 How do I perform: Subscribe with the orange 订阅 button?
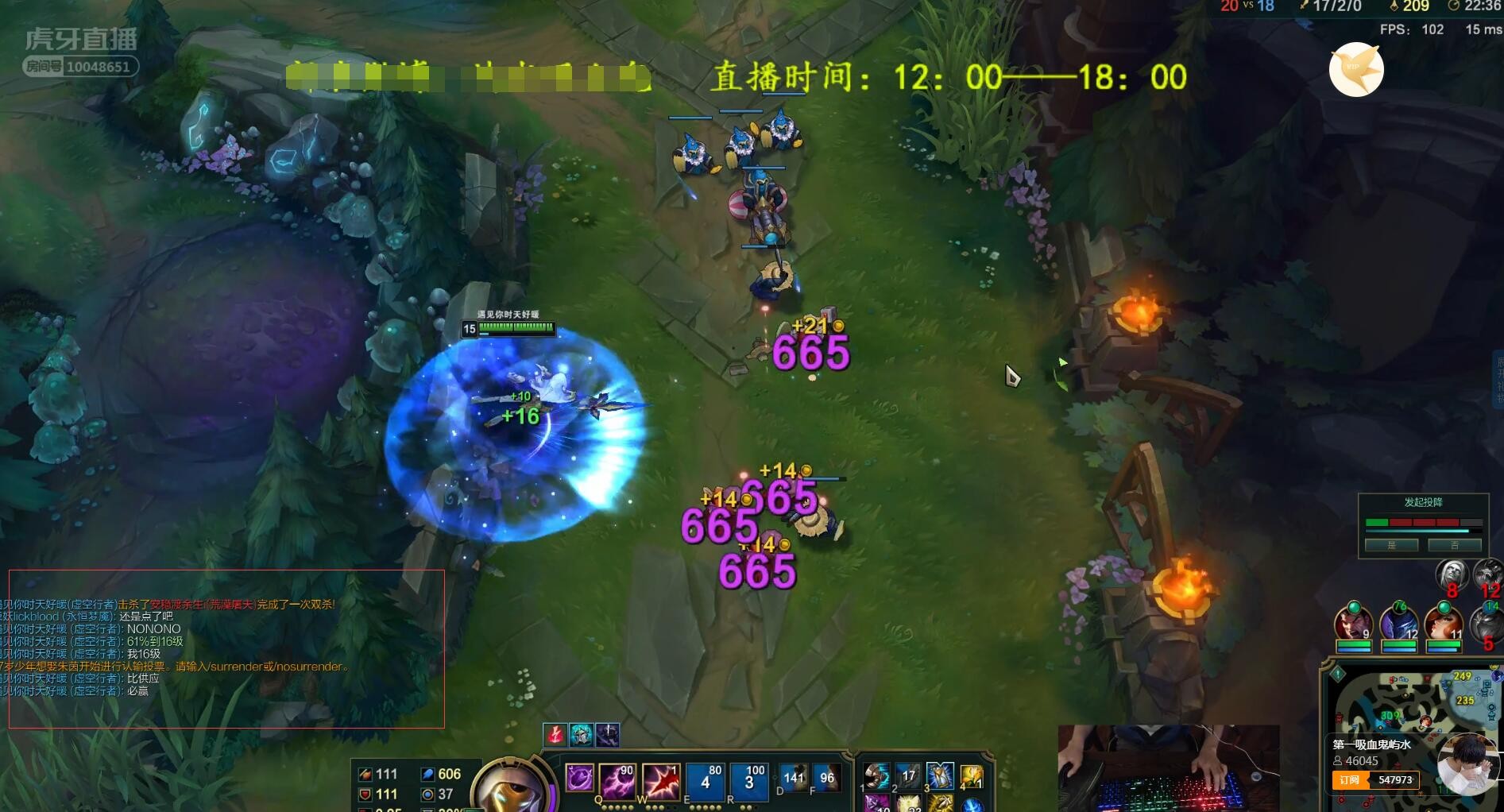click(x=1349, y=780)
